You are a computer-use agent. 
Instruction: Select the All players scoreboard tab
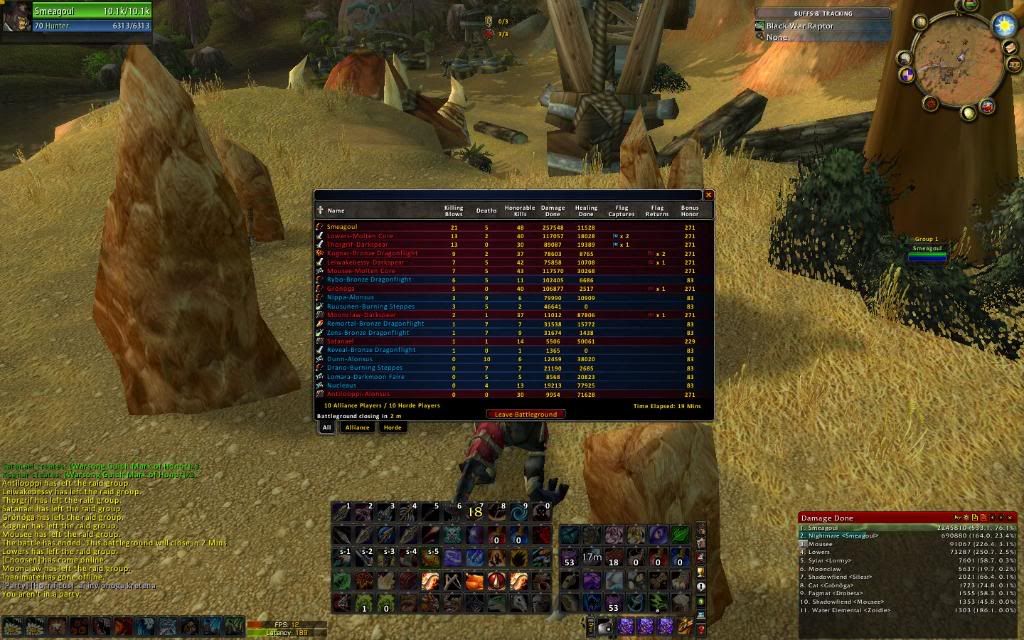pos(326,427)
